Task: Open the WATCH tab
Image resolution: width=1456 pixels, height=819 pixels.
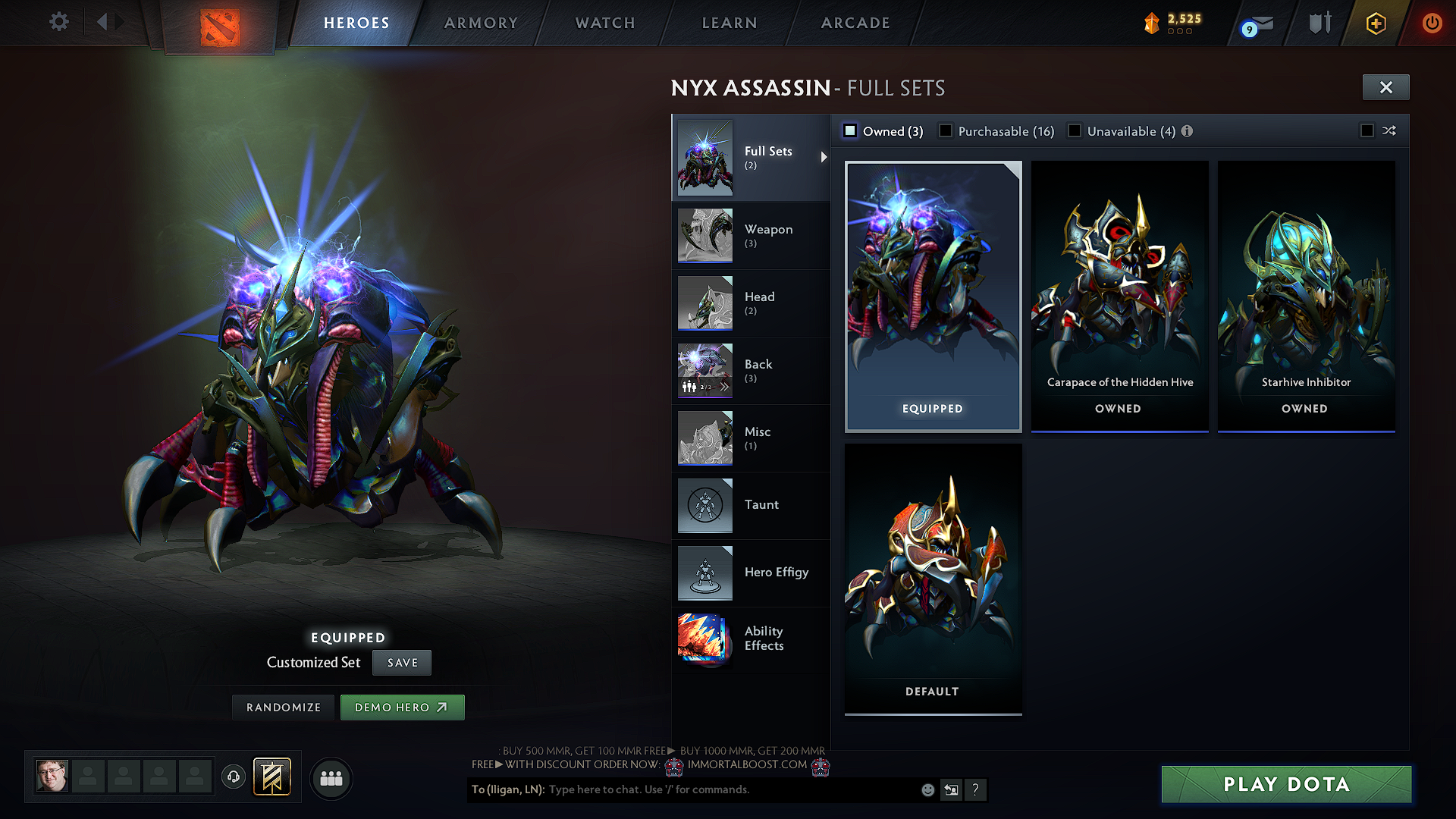Action: (603, 23)
